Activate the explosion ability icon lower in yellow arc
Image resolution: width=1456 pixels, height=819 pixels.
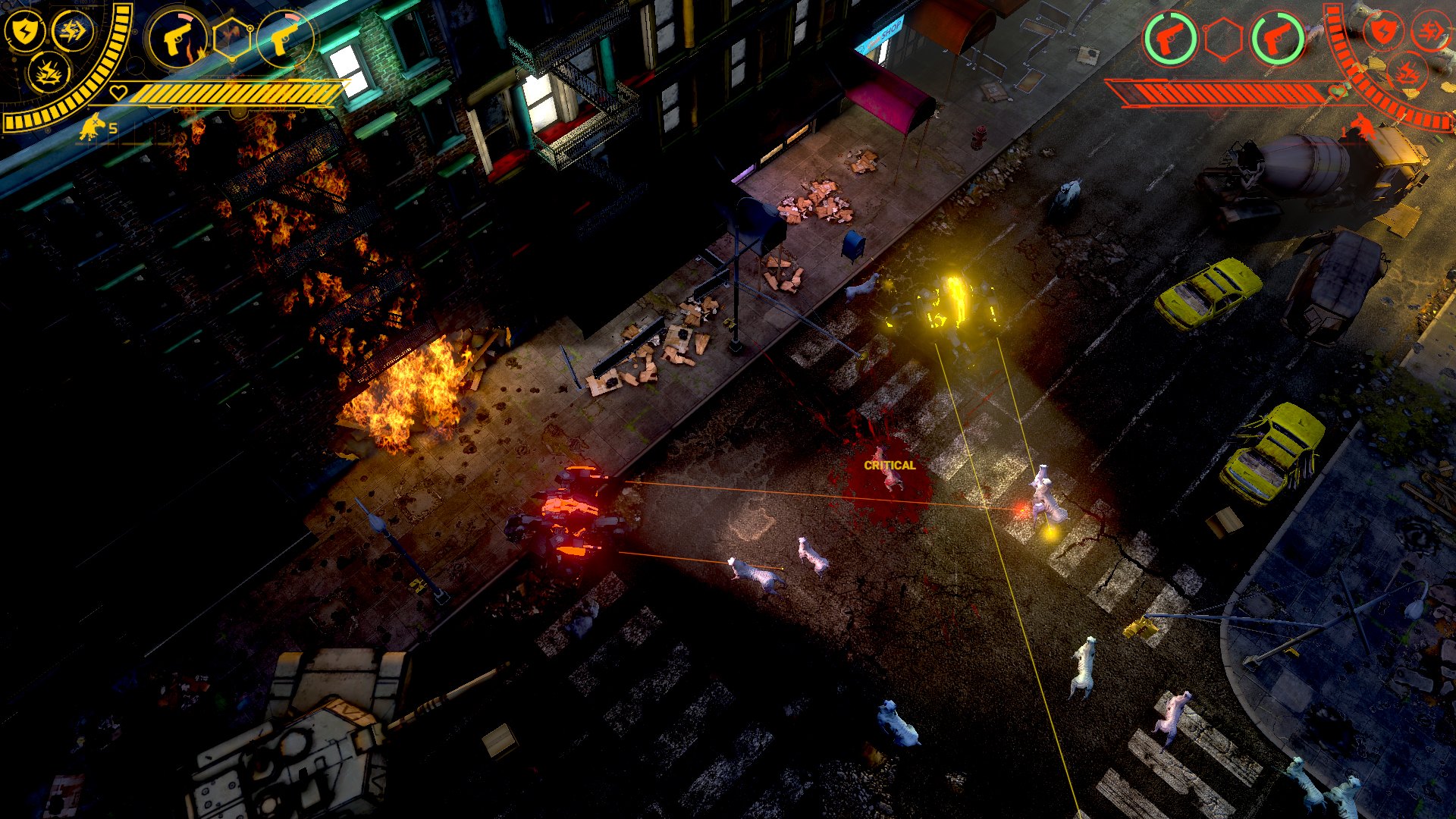[51, 74]
